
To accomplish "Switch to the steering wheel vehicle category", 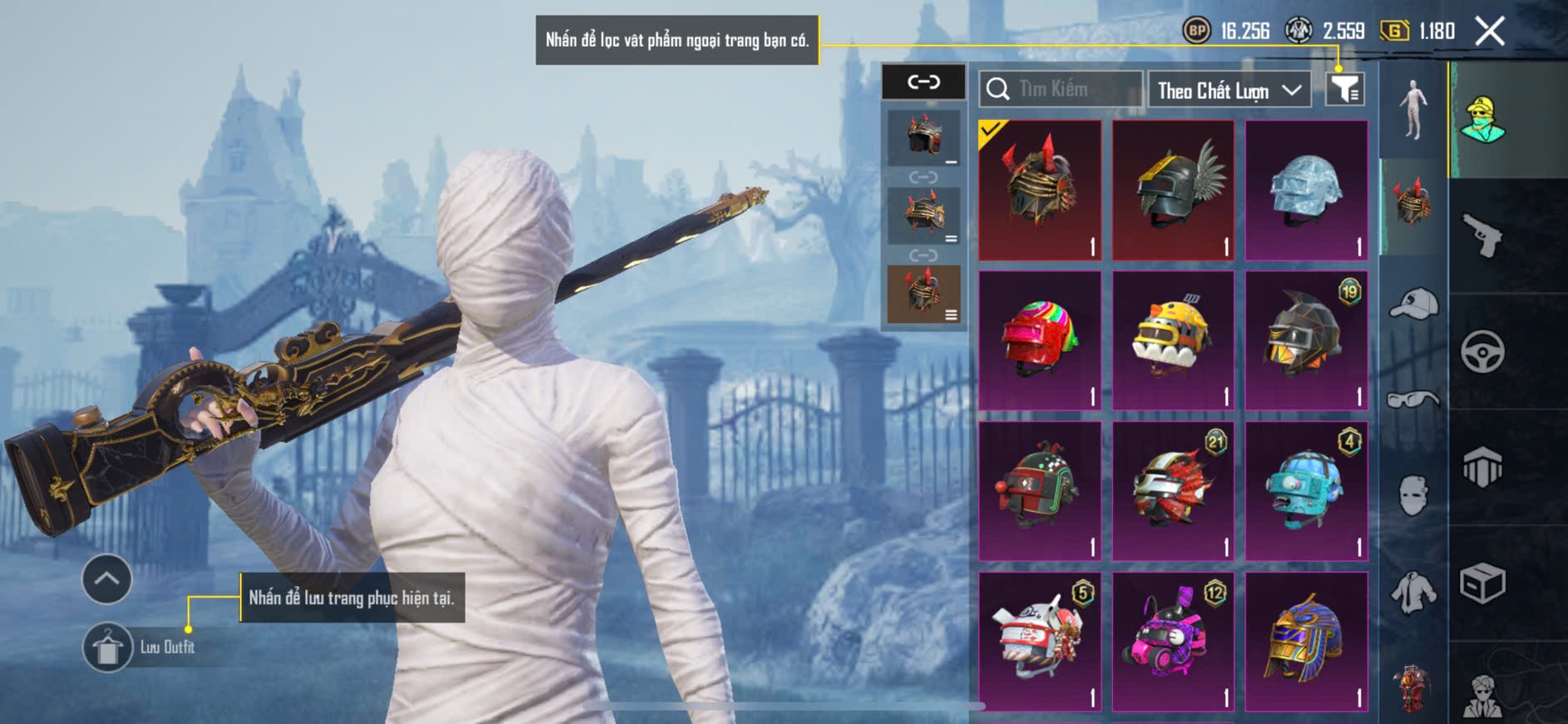I will coord(1483,351).
